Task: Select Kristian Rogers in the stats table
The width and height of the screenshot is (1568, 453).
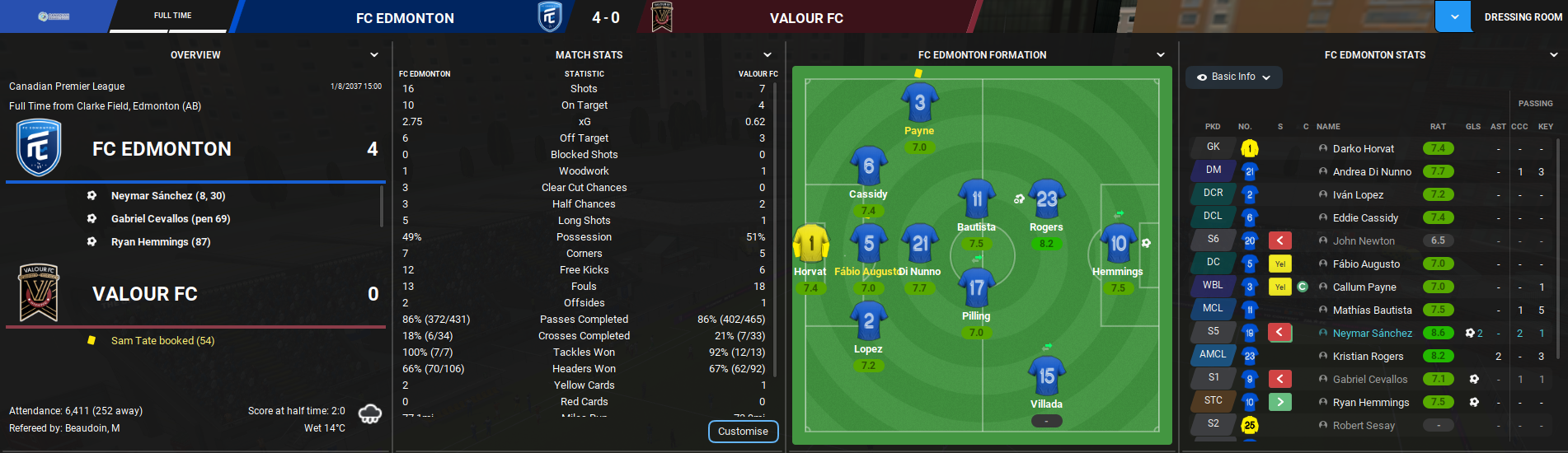Action: 1368,357
